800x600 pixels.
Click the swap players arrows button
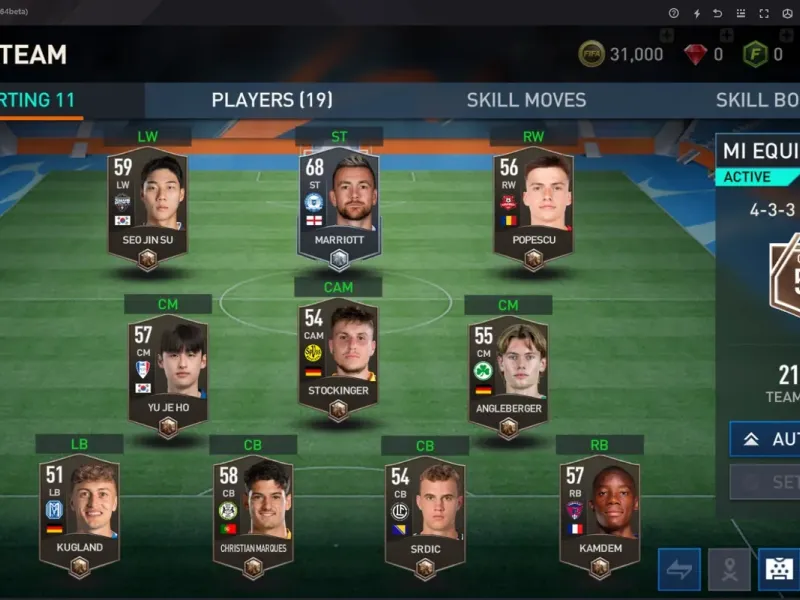coord(679,569)
